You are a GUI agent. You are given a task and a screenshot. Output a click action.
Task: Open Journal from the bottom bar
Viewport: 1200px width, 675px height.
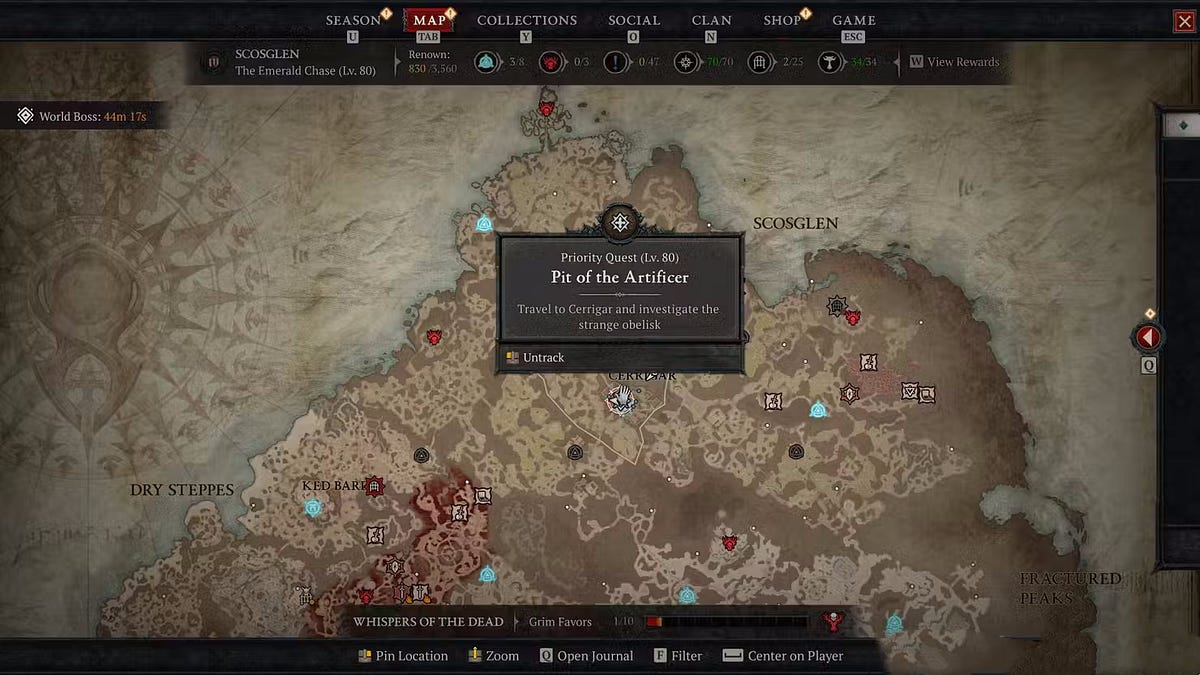pos(586,656)
